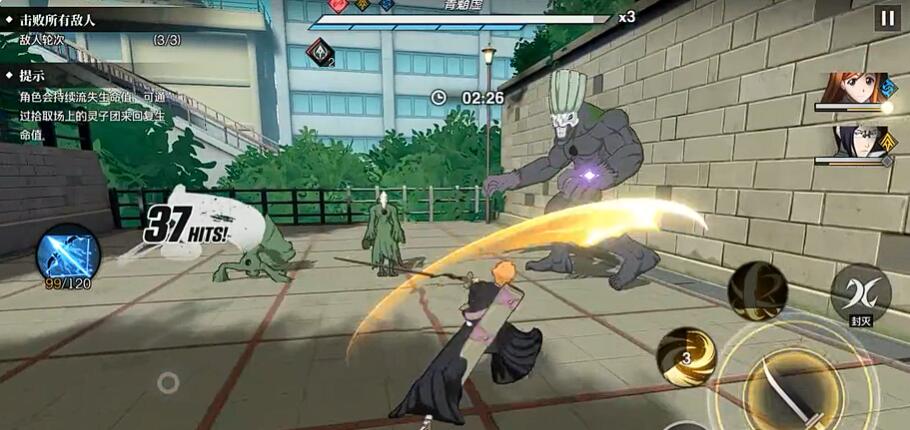Screen dimensions: 910x430
Task: Touch the virtual joystick circle
Action: point(168,382)
